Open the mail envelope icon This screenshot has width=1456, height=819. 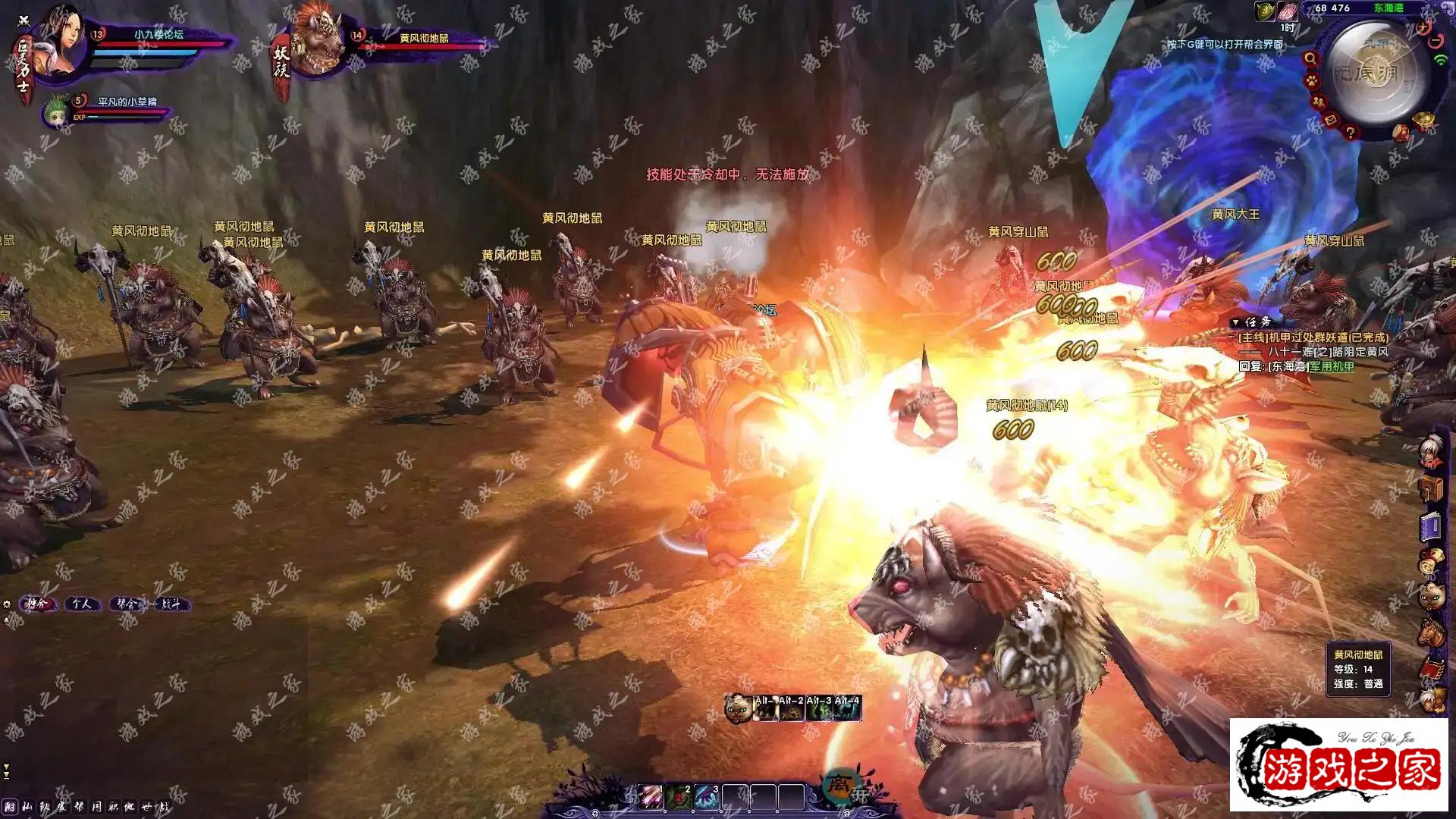[1331, 120]
